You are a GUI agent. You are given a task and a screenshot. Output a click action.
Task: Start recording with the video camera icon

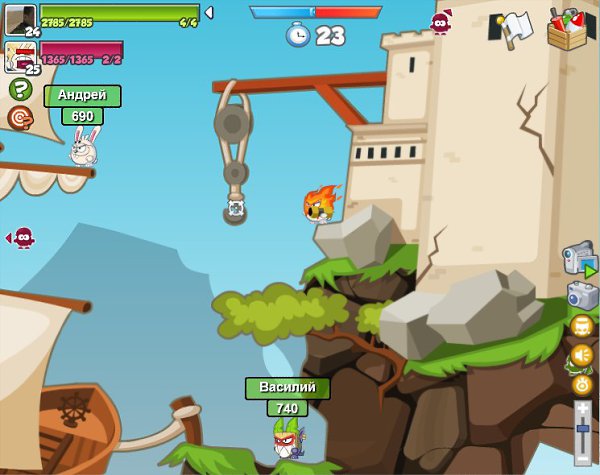click(579, 259)
